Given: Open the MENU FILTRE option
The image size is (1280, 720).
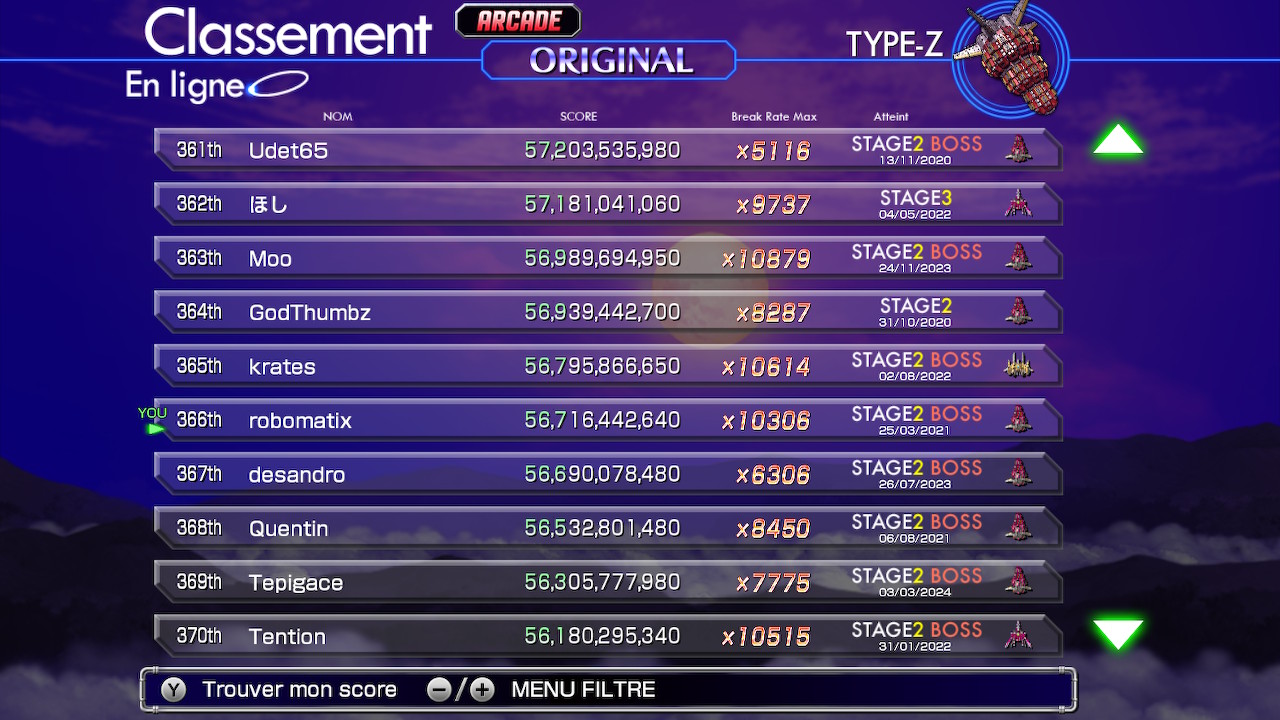Looking at the screenshot, I should (582, 689).
